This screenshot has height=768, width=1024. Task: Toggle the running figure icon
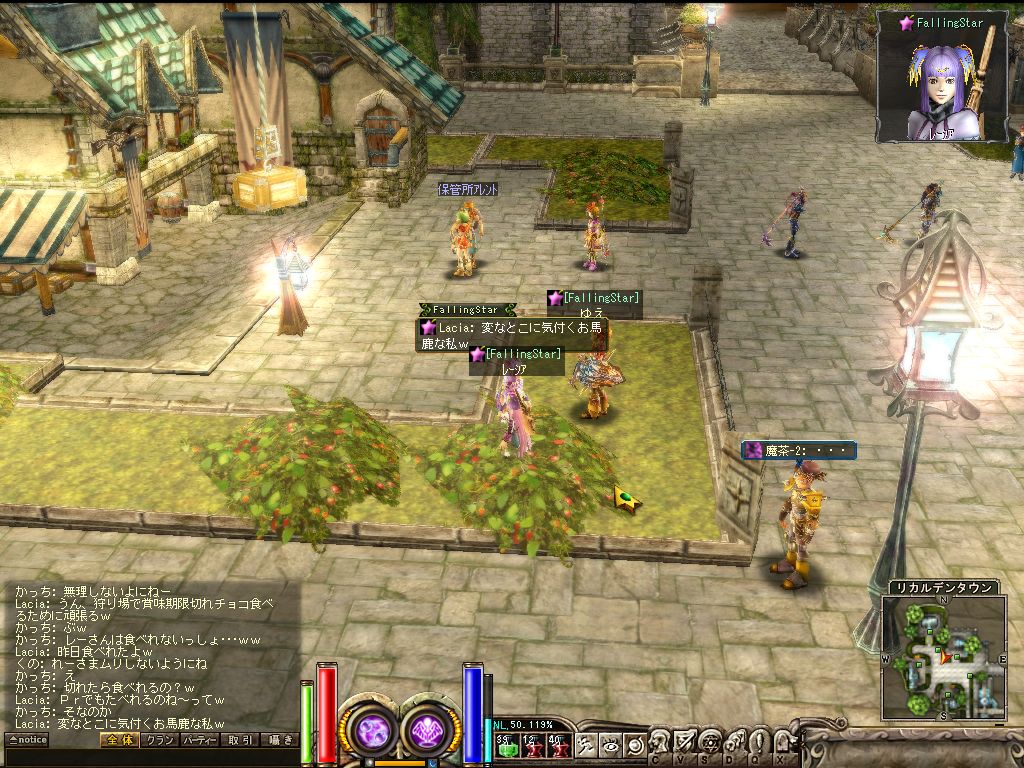click(586, 745)
